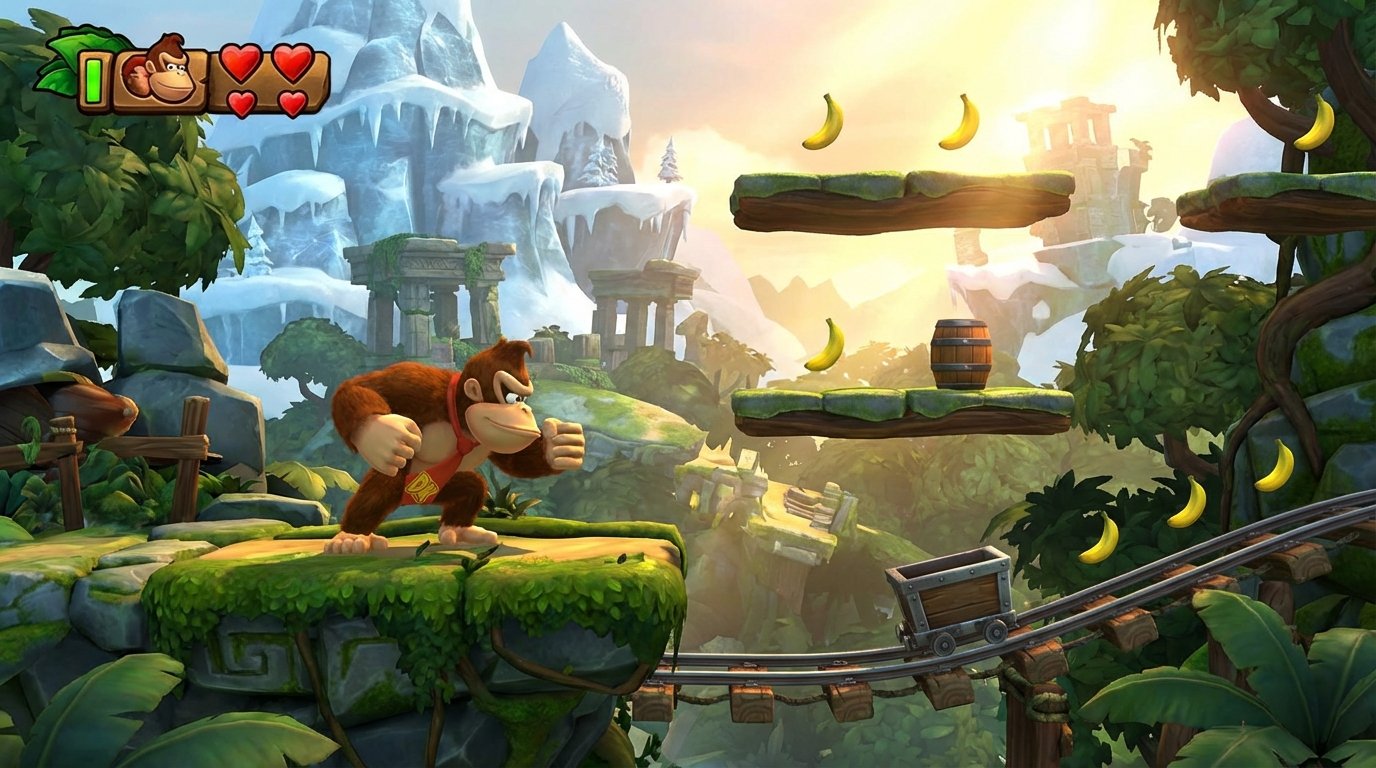Click the ancient ruins pillars behind Donkey Kong
The height and width of the screenshot is (768, 1376).
pos(430,290)
